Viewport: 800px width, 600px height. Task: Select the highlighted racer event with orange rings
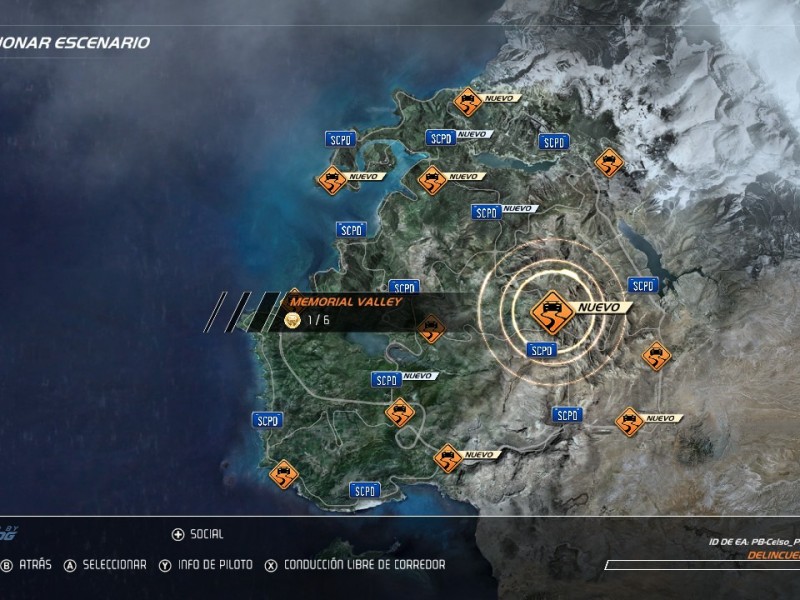(x=551, y=309)
